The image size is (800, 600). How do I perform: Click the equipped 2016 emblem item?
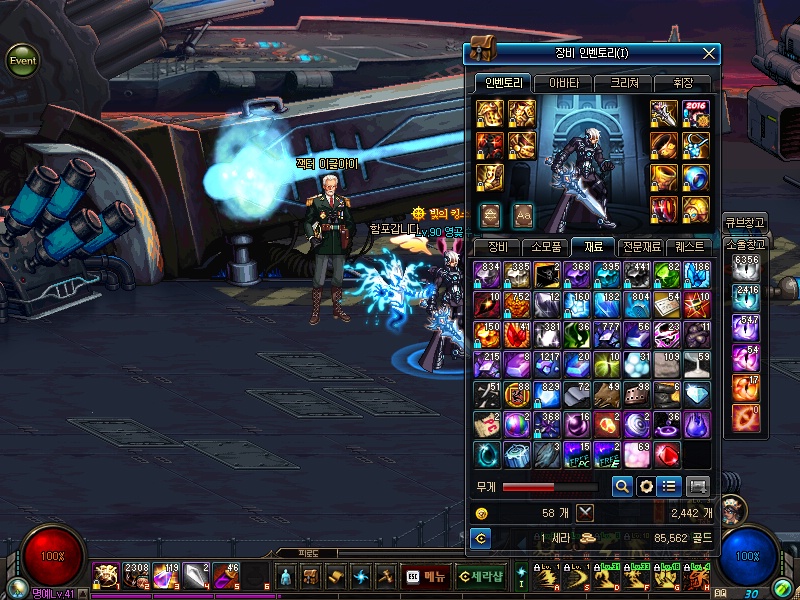pyautogui.click(x=695, y=113)
